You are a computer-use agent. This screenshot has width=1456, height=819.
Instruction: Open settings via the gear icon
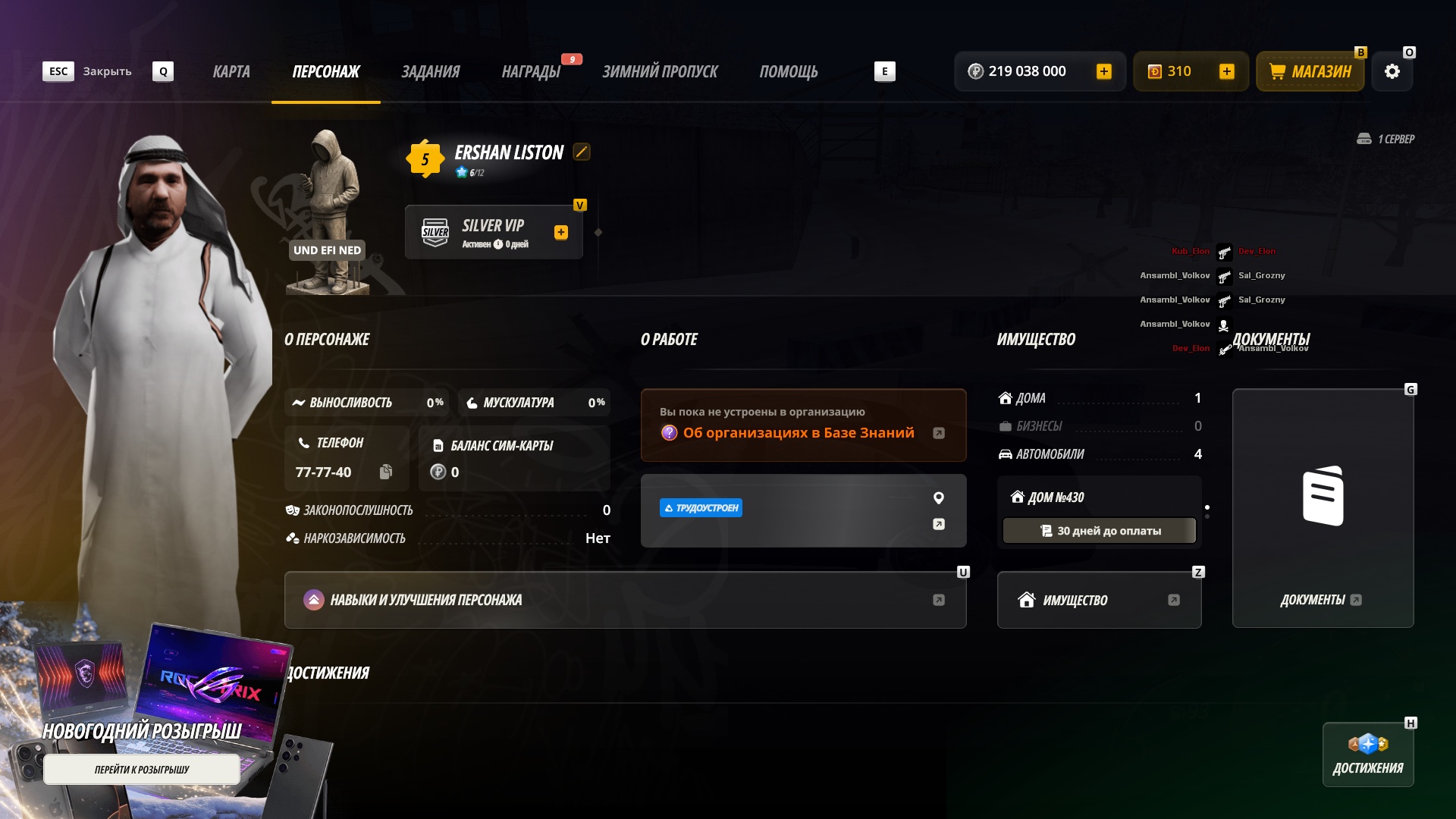click(1392, 71)
